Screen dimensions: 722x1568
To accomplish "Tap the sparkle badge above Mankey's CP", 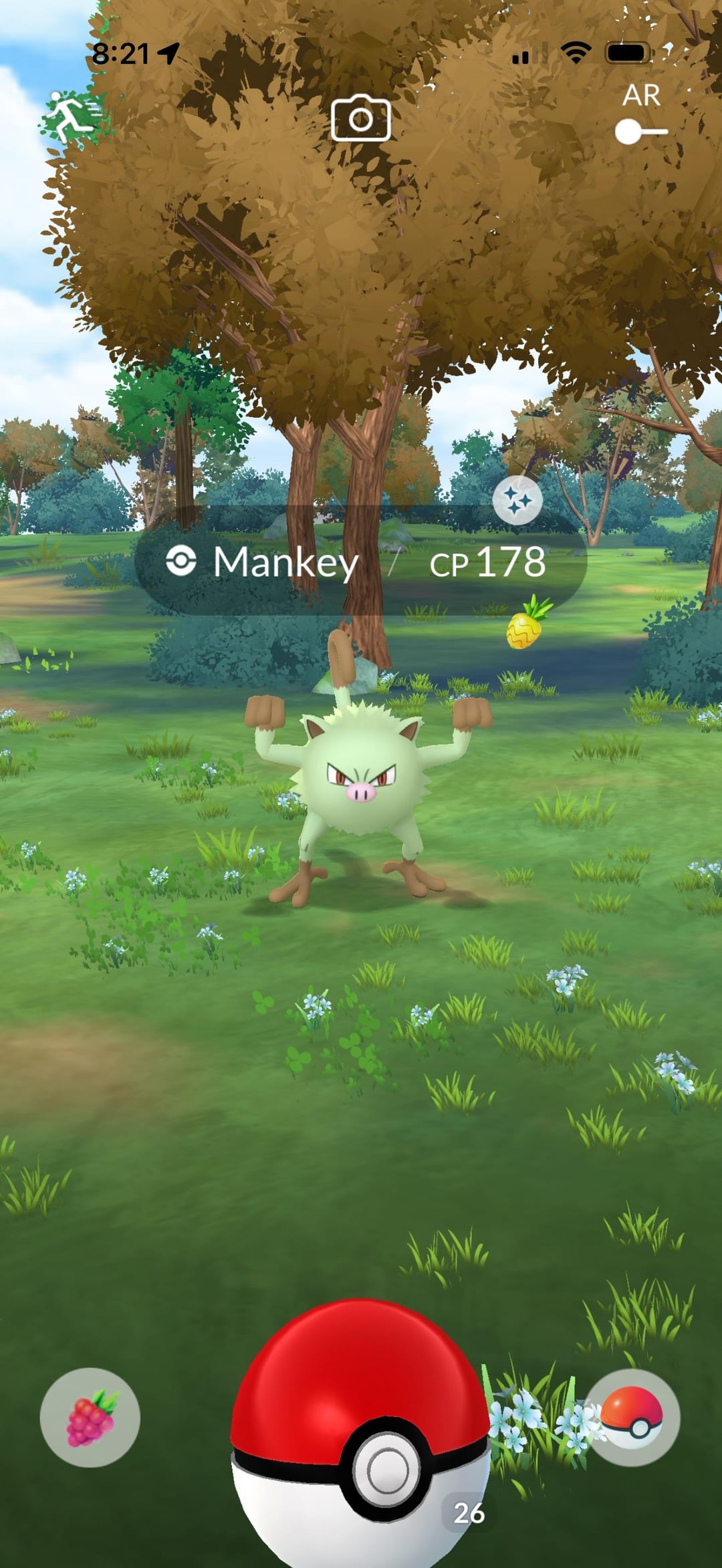I will click(x=517, y=501).
